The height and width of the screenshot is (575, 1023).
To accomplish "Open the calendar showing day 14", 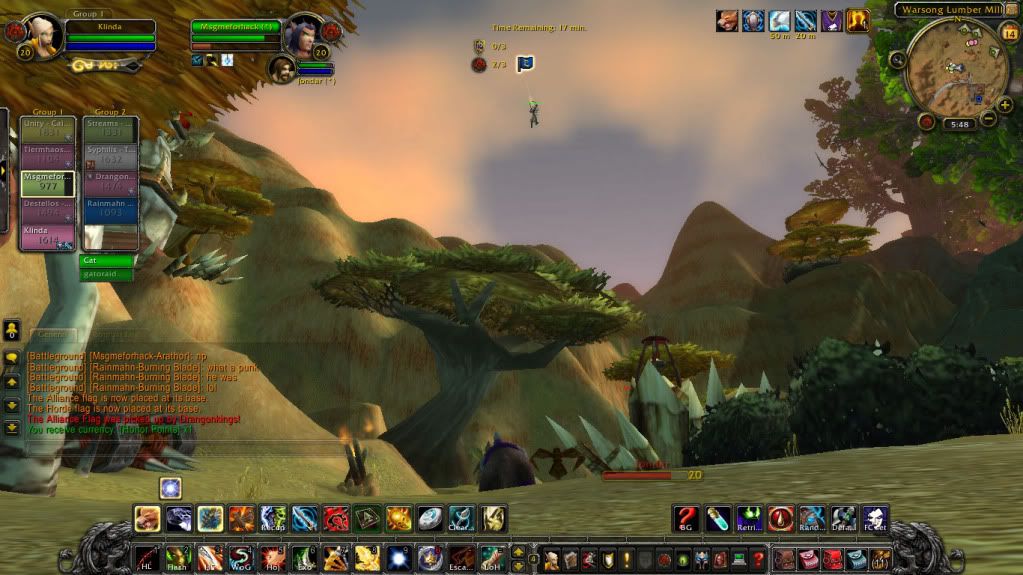I will click(1008, 33).
